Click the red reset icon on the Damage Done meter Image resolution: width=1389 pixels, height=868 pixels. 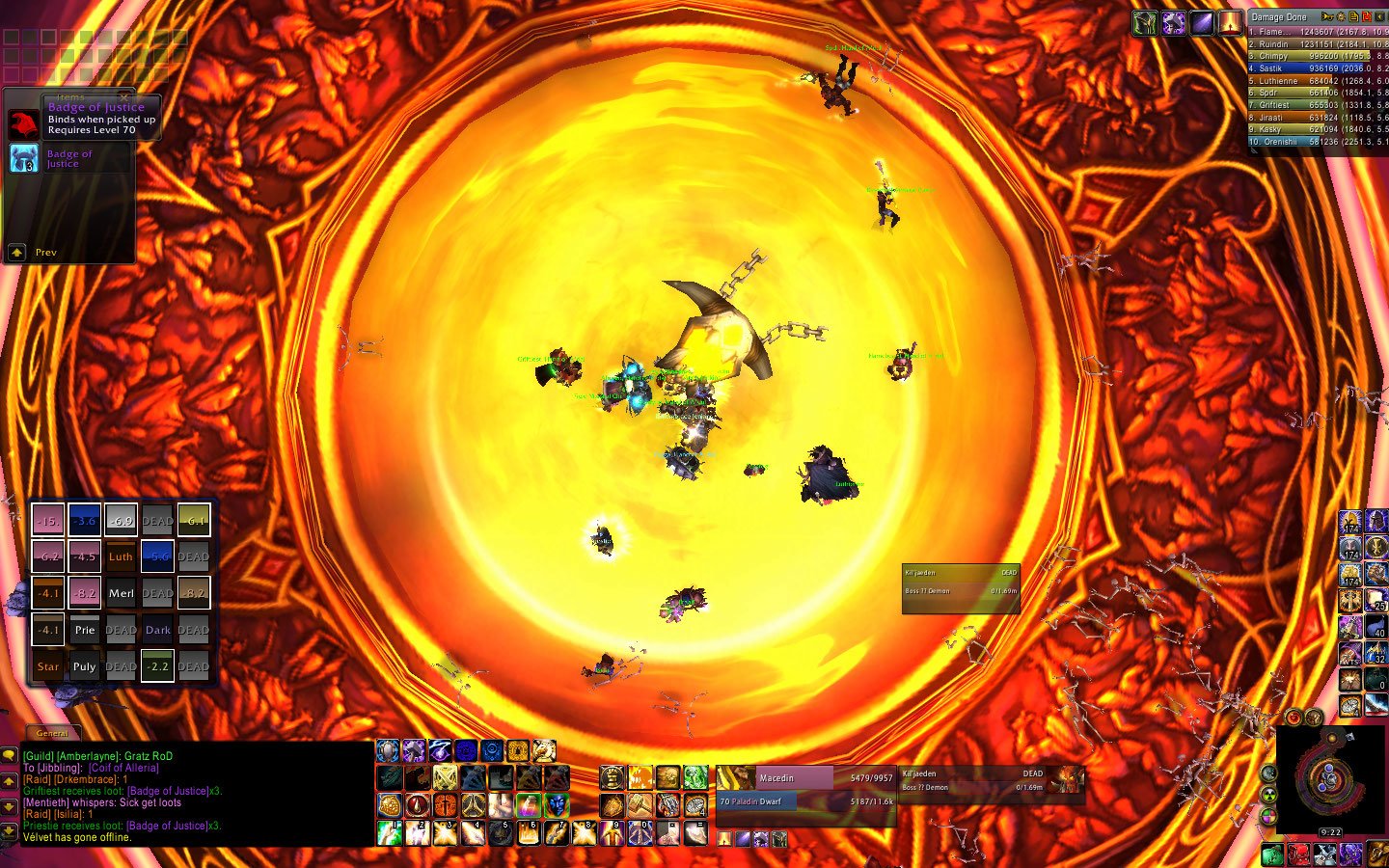tap(1367, 16)
